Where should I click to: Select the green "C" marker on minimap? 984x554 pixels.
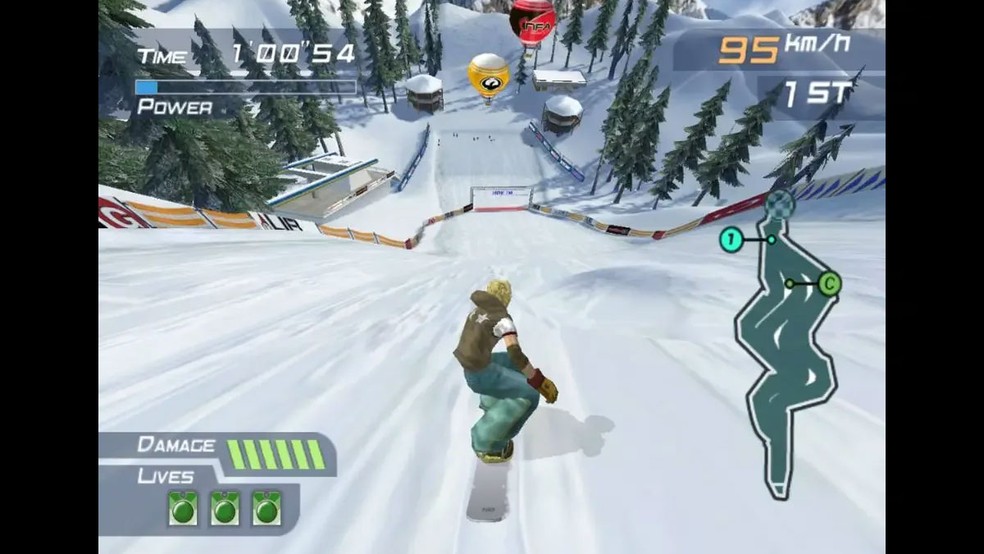(828, 284)
